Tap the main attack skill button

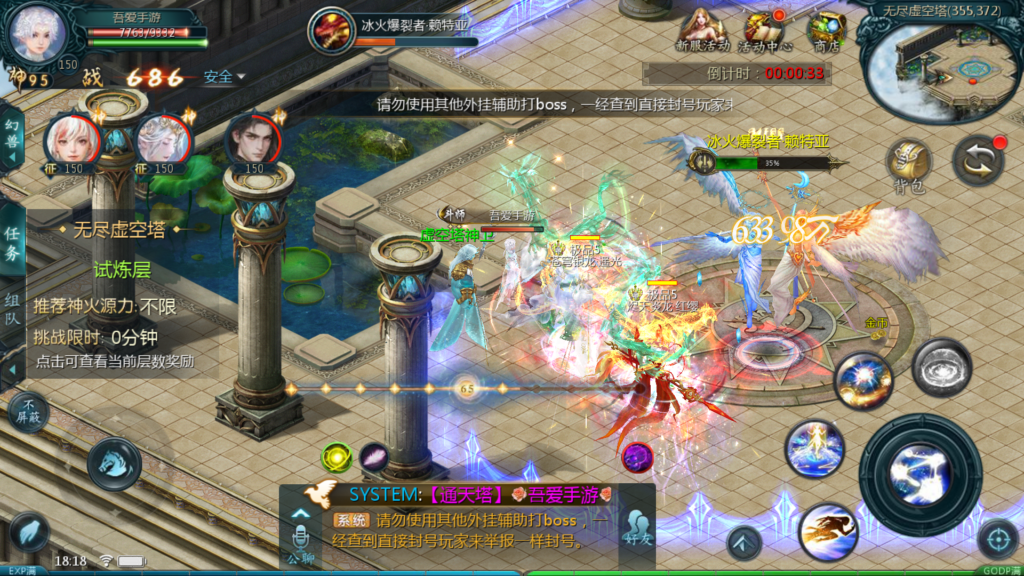pos(920,474)
